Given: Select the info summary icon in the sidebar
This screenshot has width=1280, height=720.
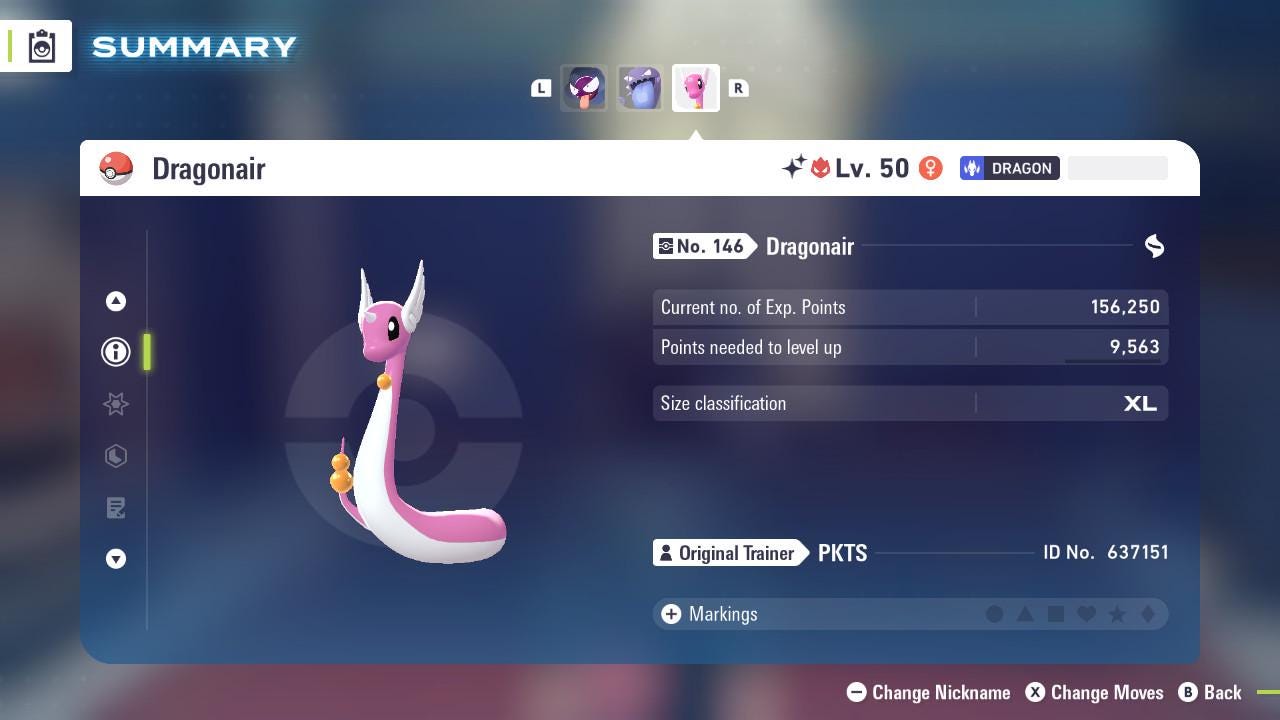Looking at the screenshot, I should point(116,351).
